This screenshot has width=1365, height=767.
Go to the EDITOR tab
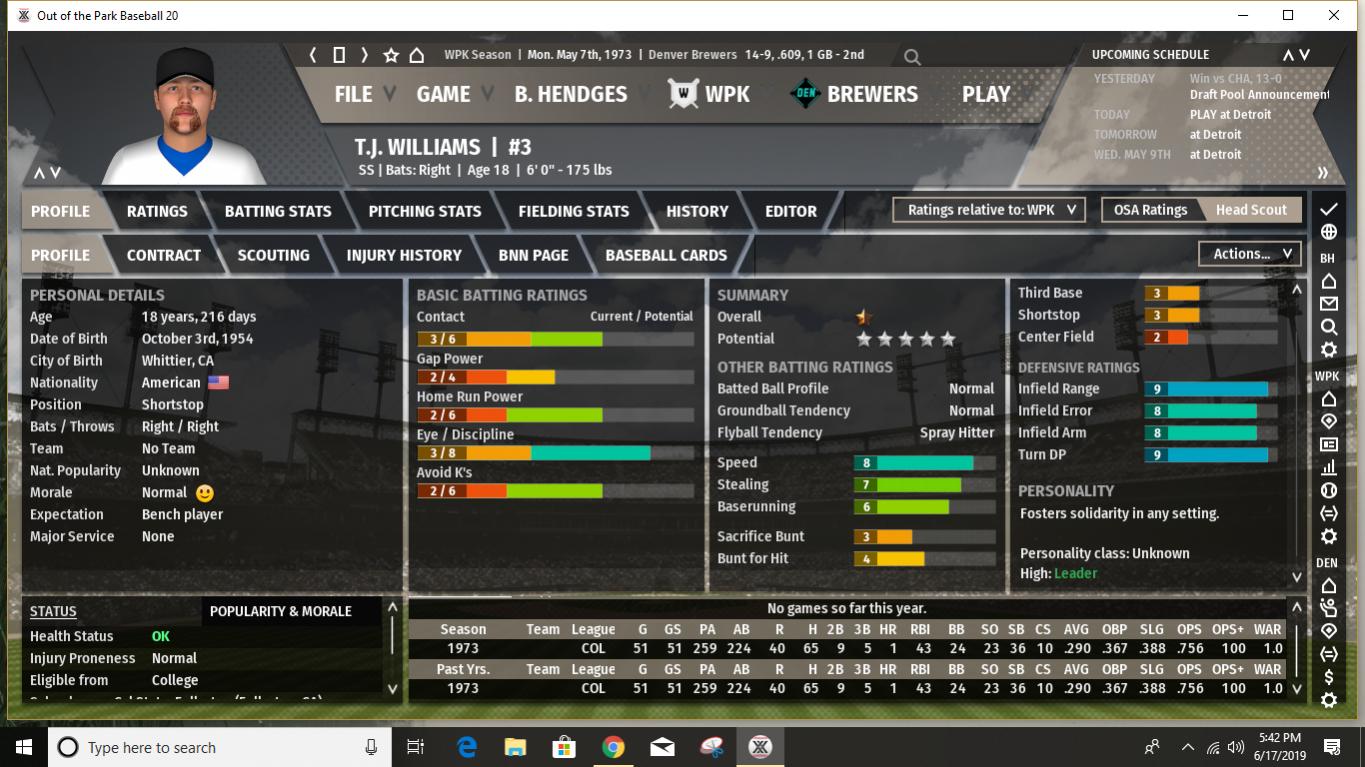click(791, 211)
